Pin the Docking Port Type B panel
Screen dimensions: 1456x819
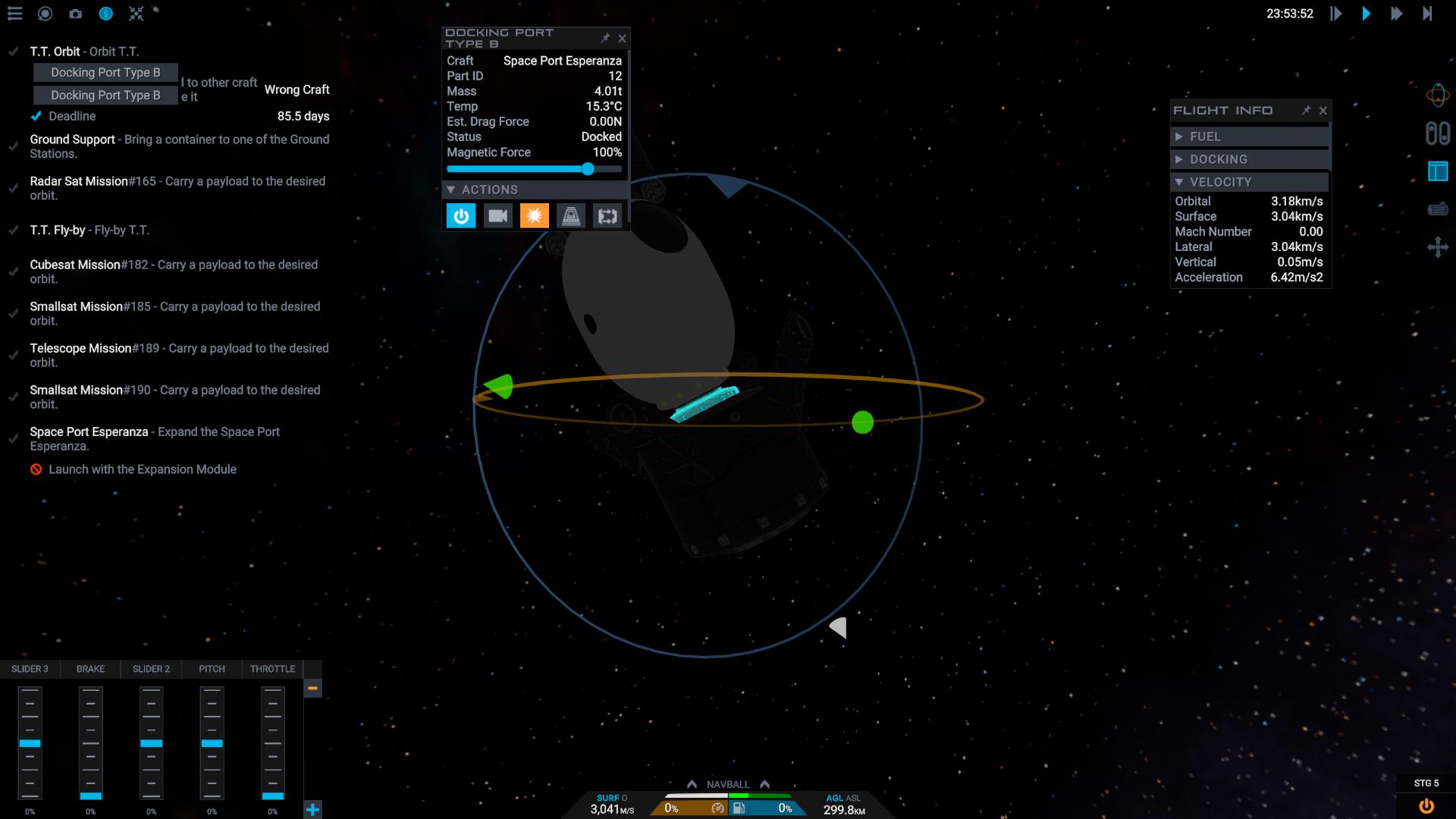coord(605,38)
